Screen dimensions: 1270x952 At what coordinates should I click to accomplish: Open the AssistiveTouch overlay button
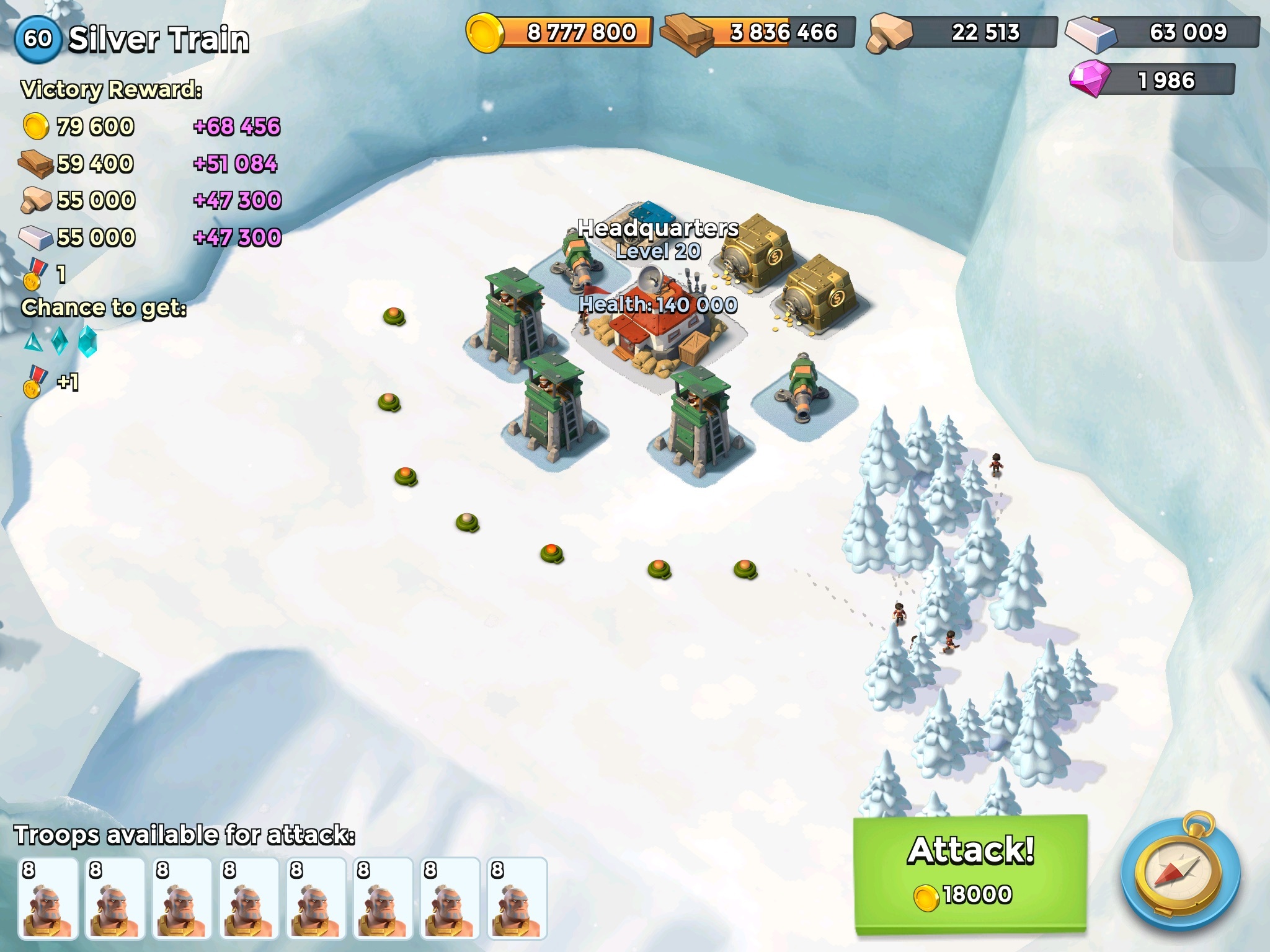point(1220,214)
